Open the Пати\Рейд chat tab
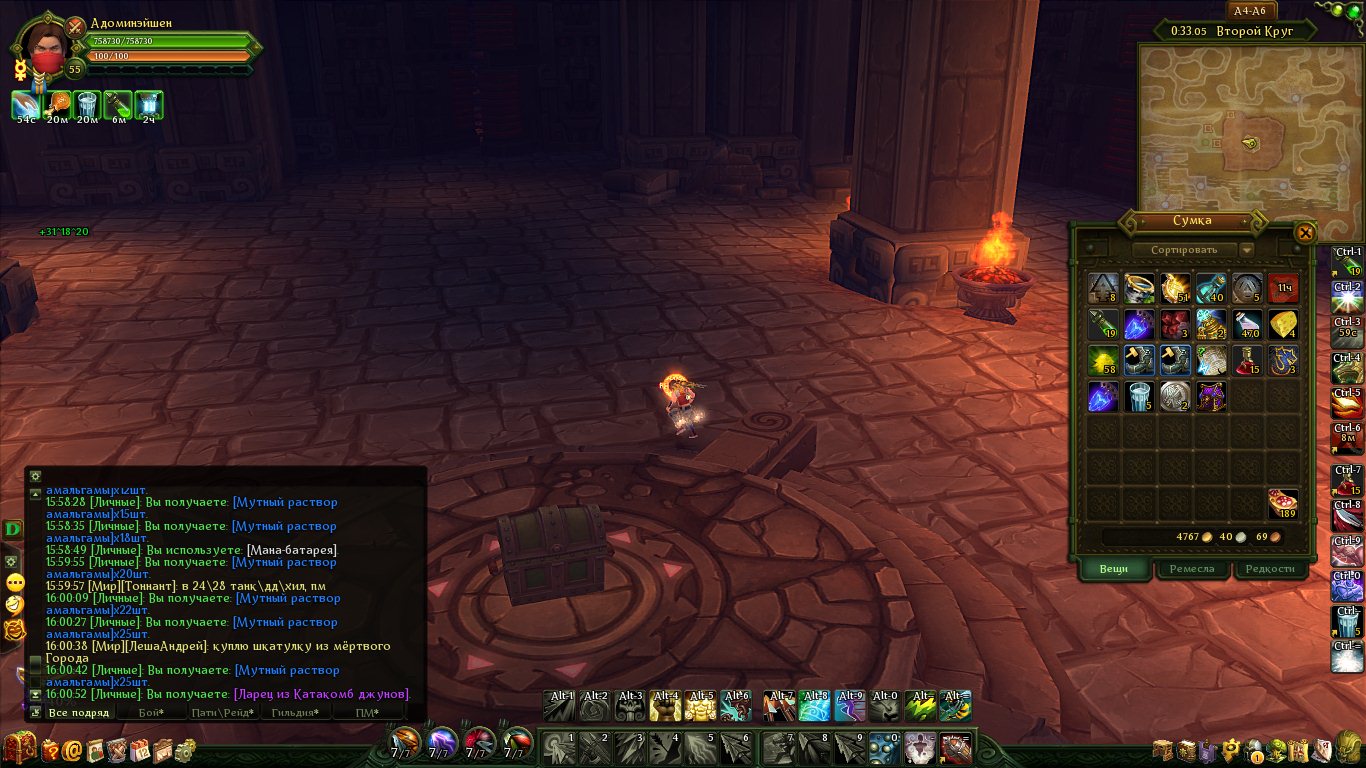Screen dimensions: 1366x768 223,713
